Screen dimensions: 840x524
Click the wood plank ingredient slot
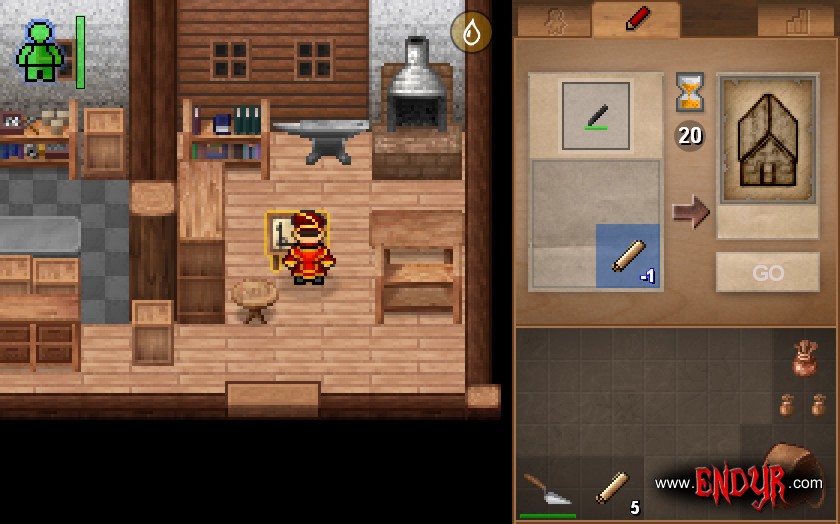pyautogui.click(x=628, y=257)
